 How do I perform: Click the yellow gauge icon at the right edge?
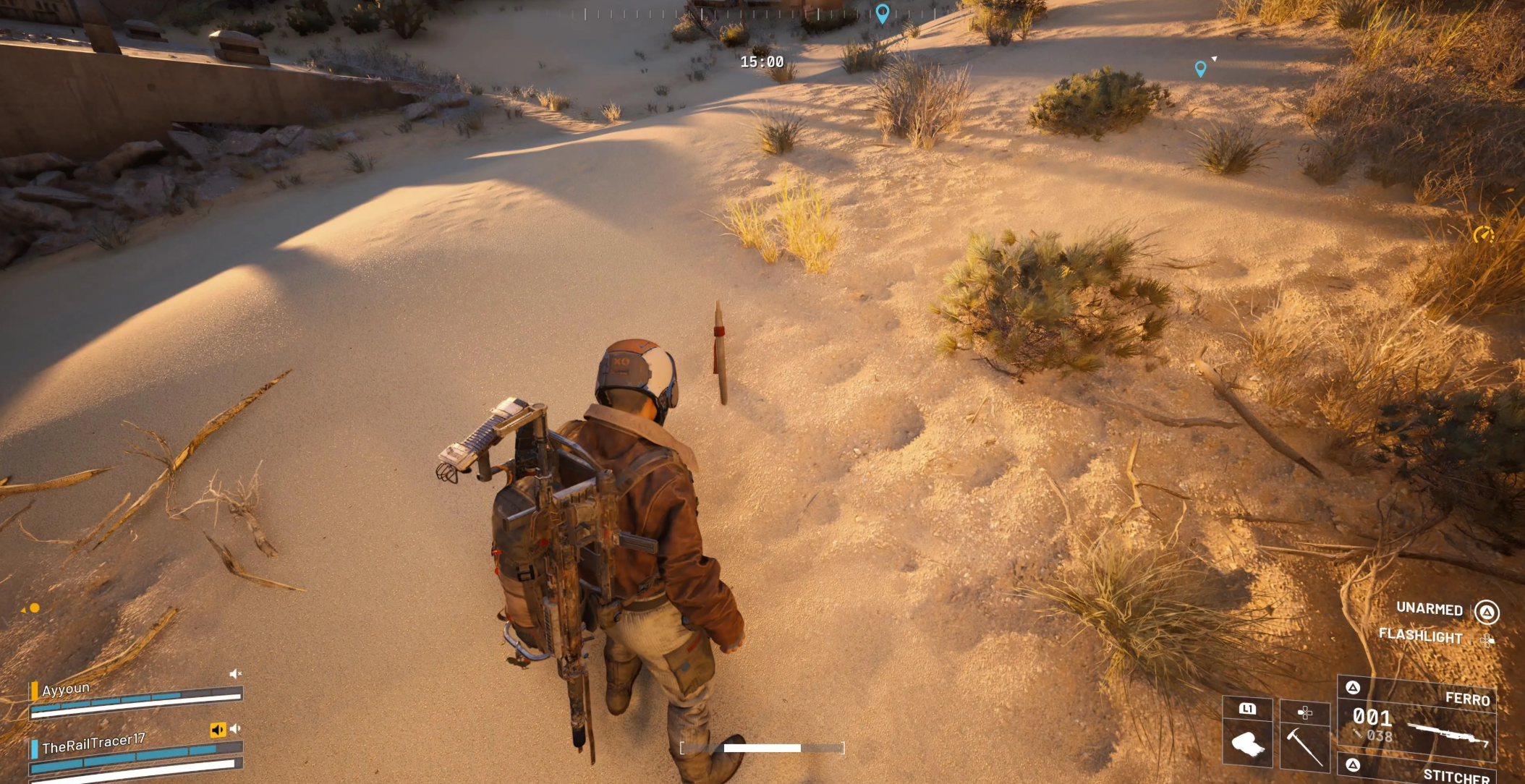click(x=1483, y=234)
